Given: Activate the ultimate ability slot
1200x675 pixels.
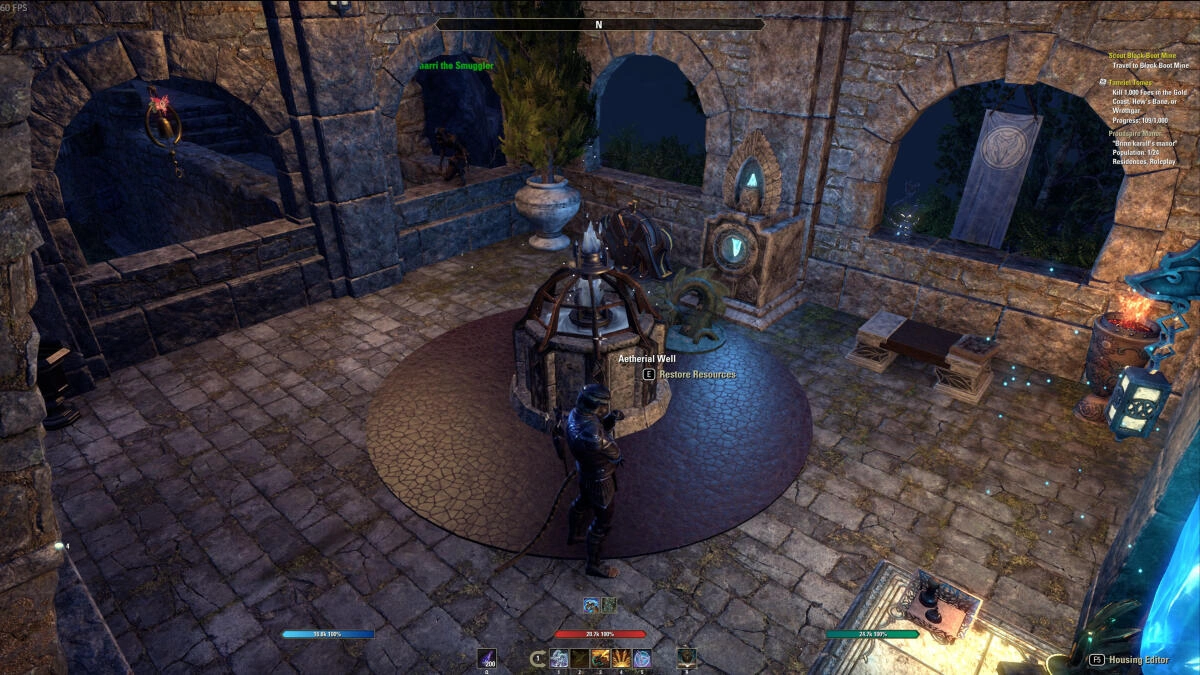Looking at the screenshot, I should (x=686, y=658).
